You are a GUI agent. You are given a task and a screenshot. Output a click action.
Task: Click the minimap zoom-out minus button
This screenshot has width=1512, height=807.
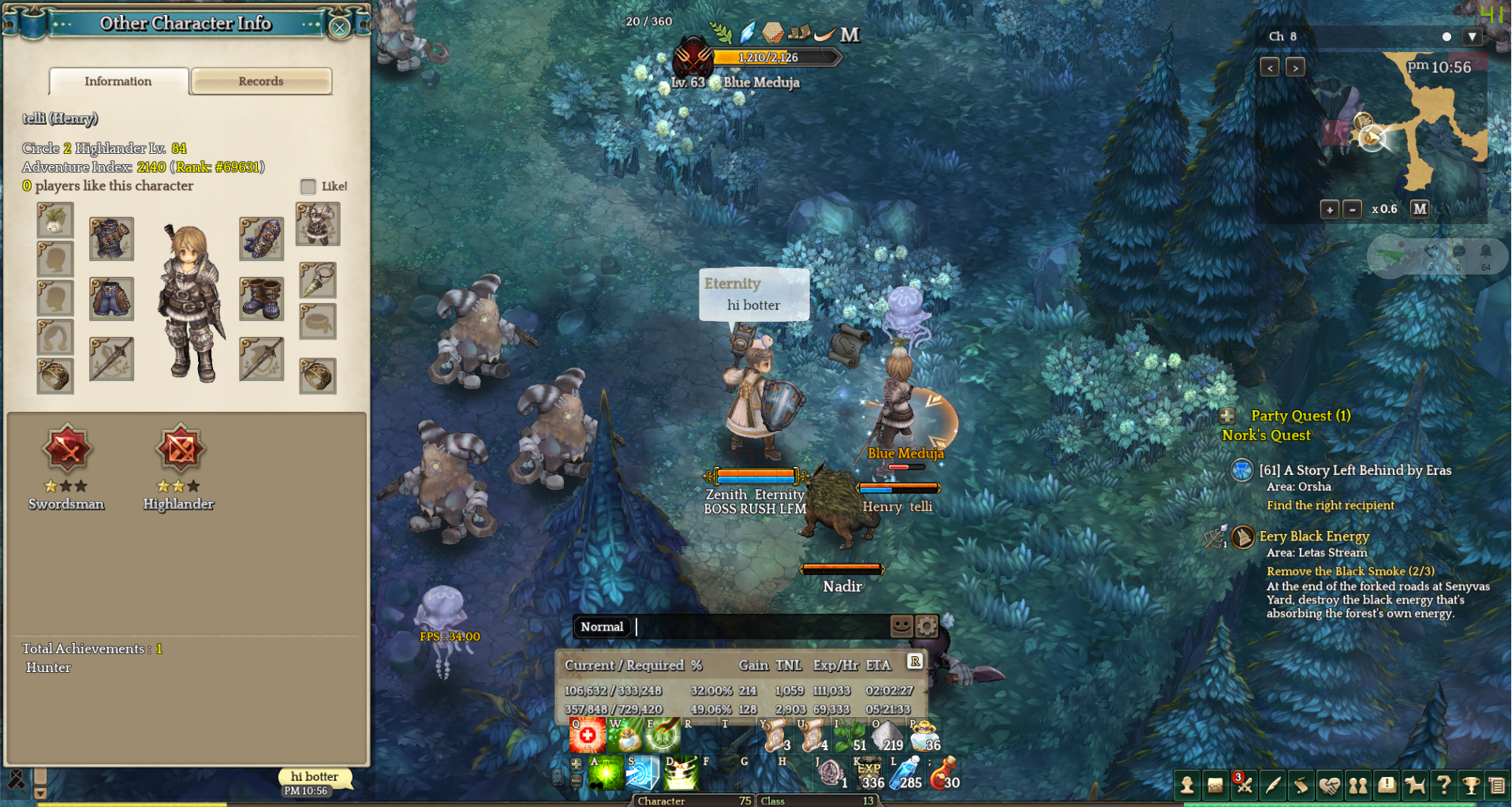pos(1352,209)
